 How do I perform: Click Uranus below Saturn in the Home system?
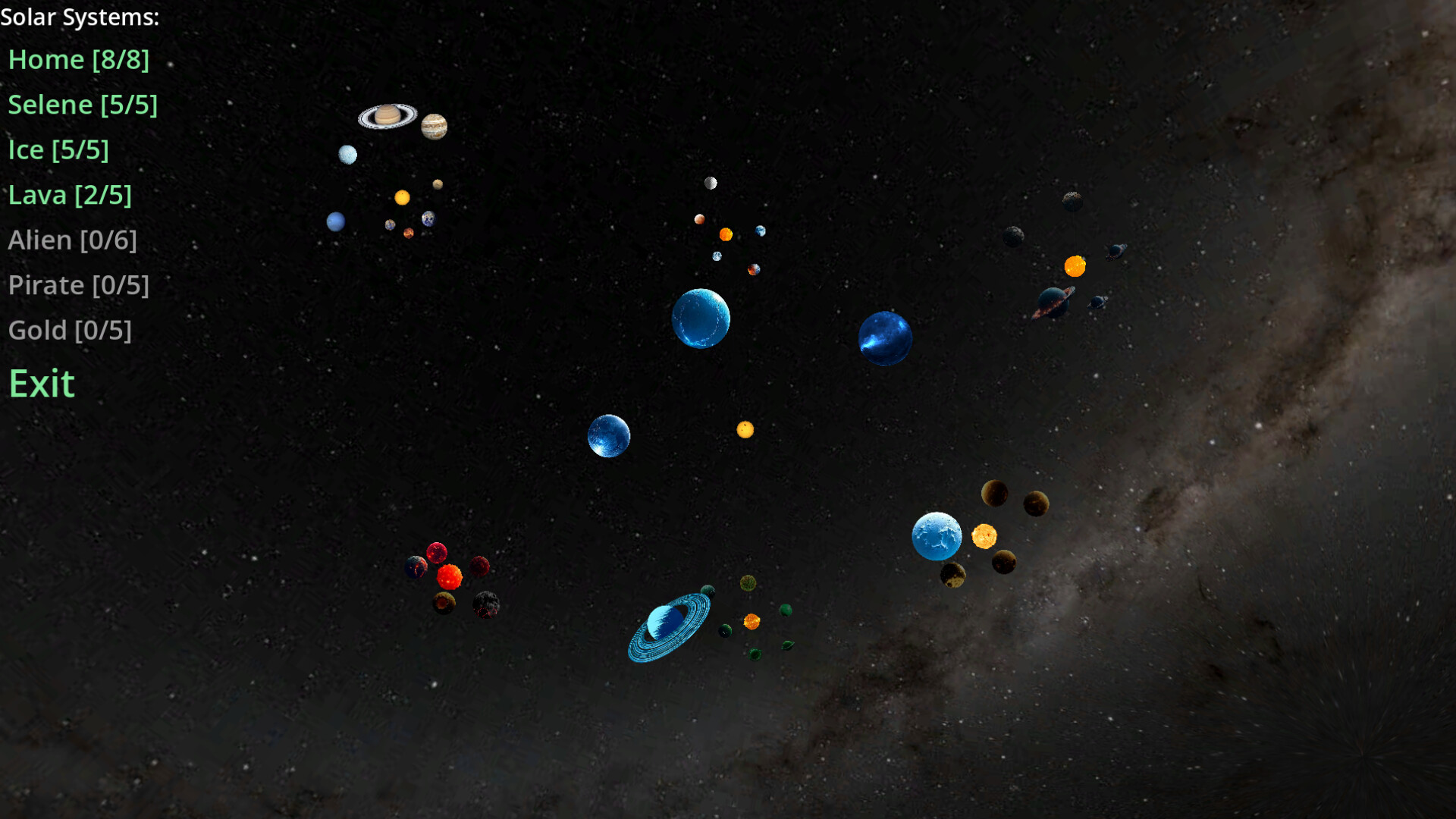point(347,154)
